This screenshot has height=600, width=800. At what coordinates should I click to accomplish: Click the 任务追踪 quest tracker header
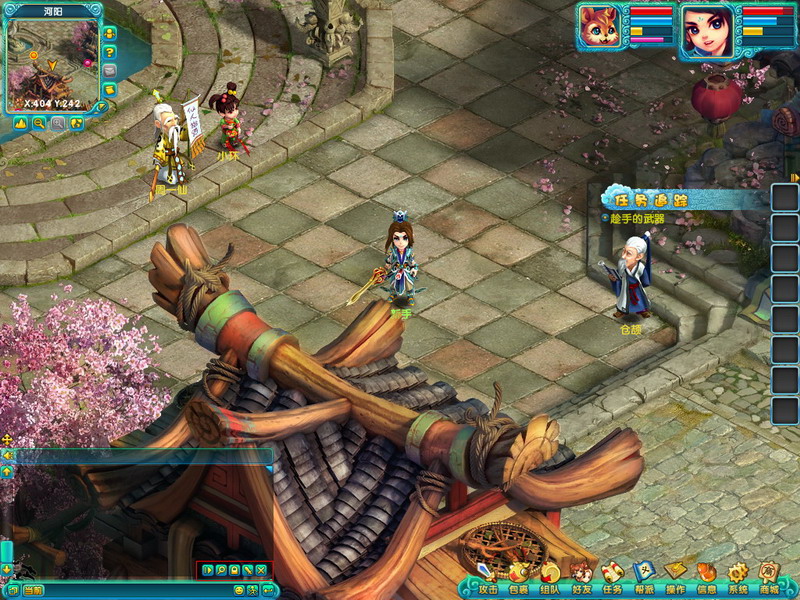[658, 199]
